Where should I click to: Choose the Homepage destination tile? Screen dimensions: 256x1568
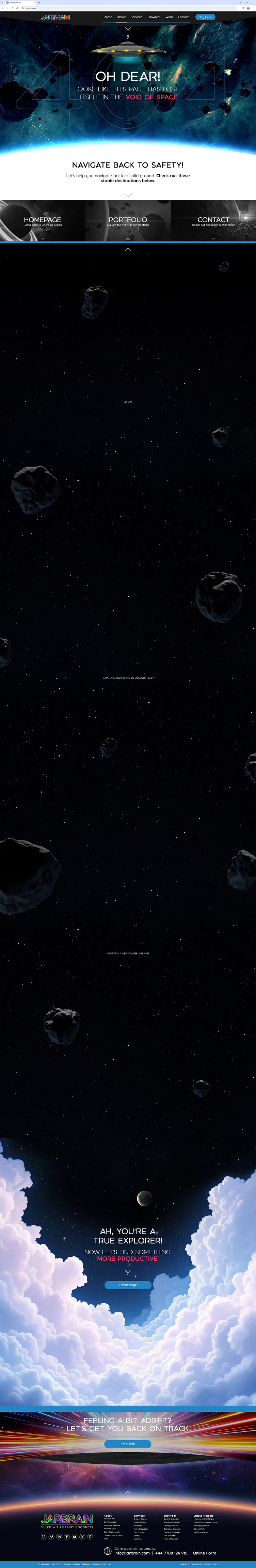[x=43, y=220]
